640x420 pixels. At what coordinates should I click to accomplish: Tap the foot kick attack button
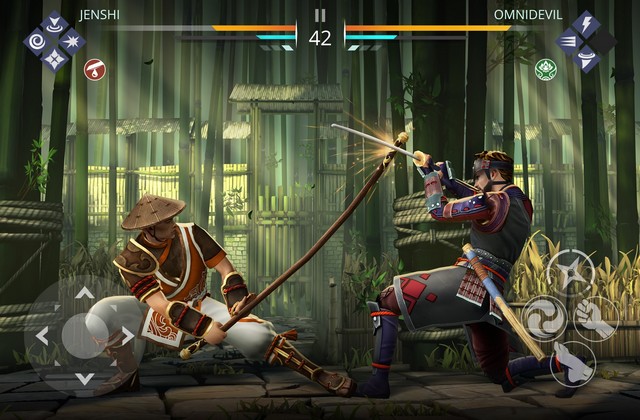click(x=573, y=362)
